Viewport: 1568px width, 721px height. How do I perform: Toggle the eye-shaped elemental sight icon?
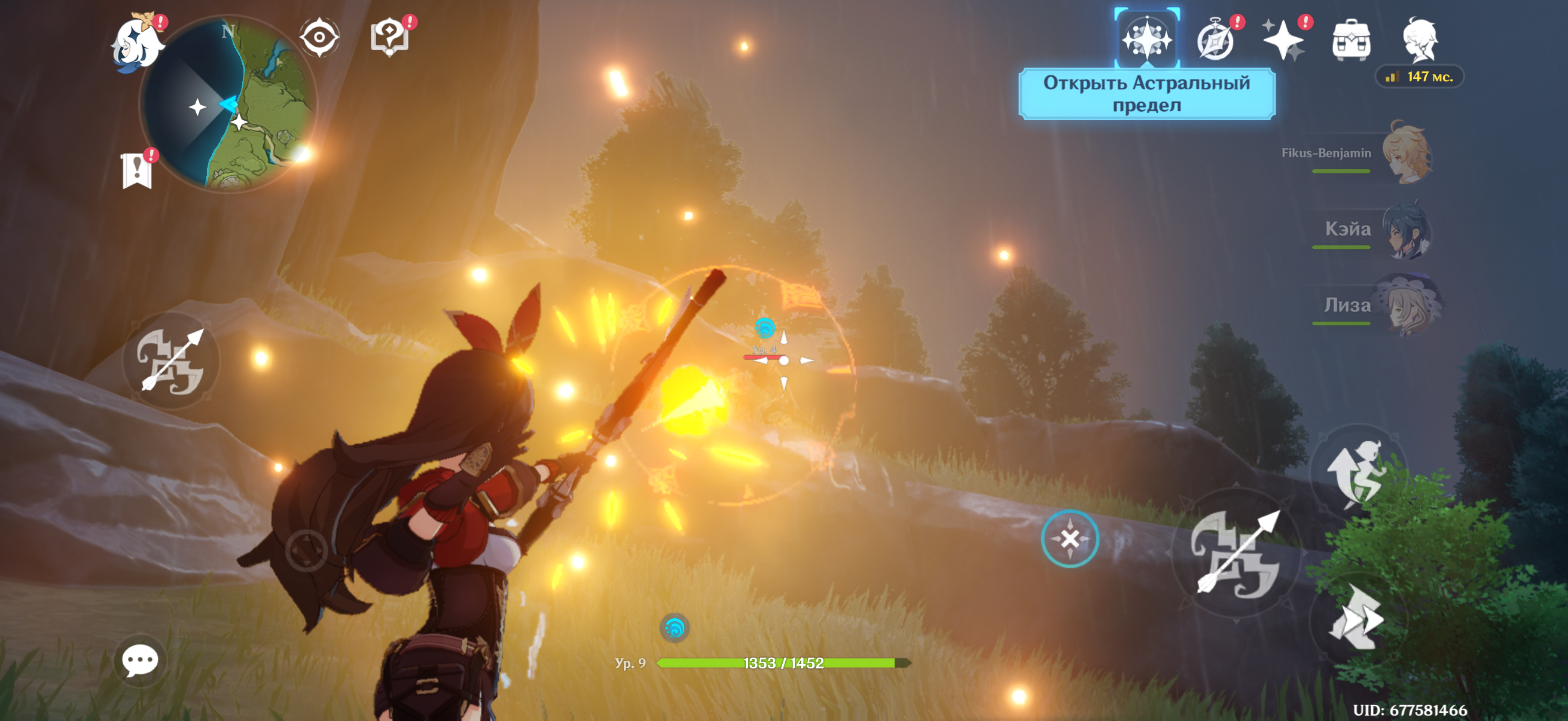(x=319, y=38)
